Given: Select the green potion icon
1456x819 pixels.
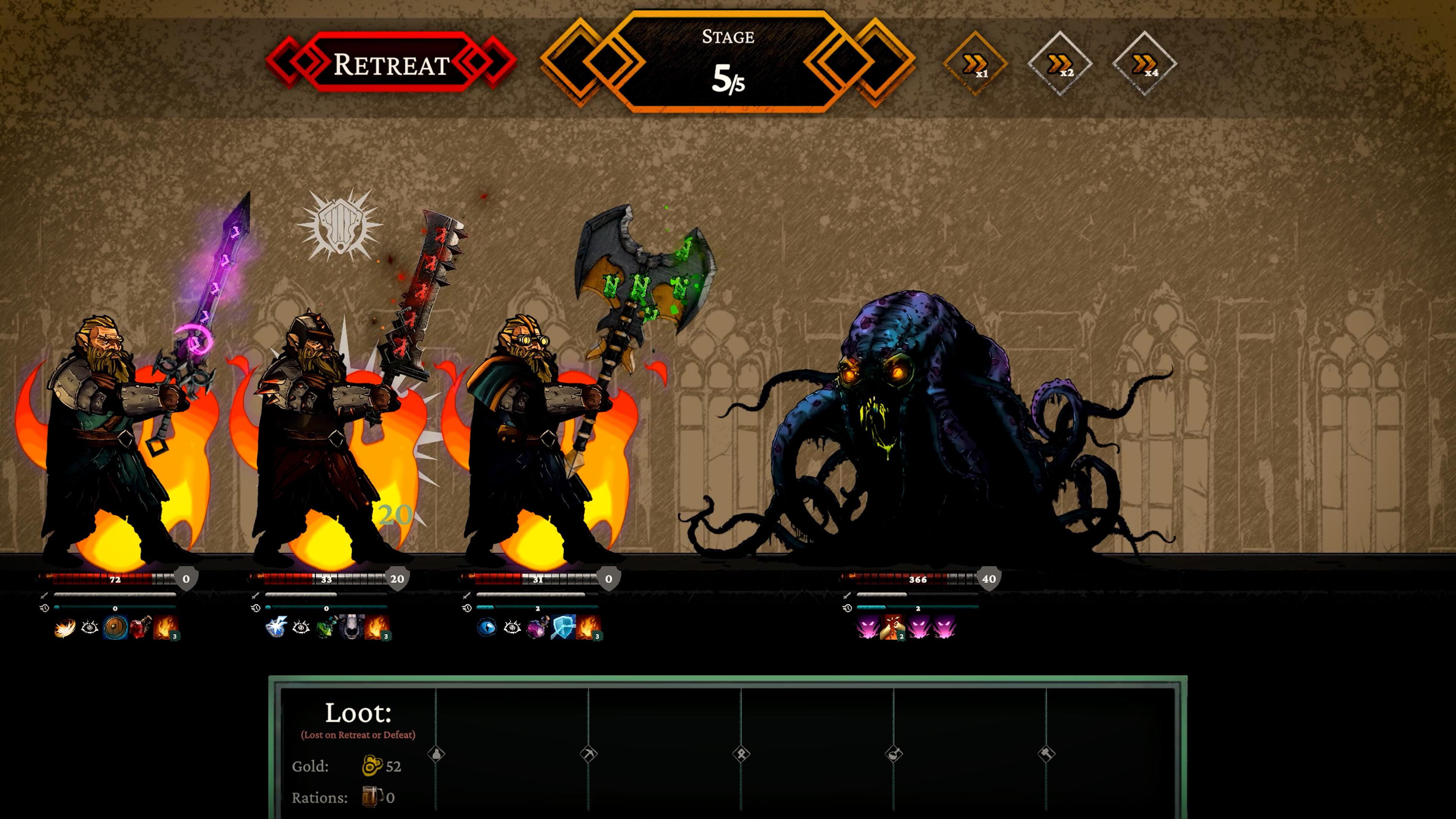Looking at the screenshot, I should click(326, 628).
